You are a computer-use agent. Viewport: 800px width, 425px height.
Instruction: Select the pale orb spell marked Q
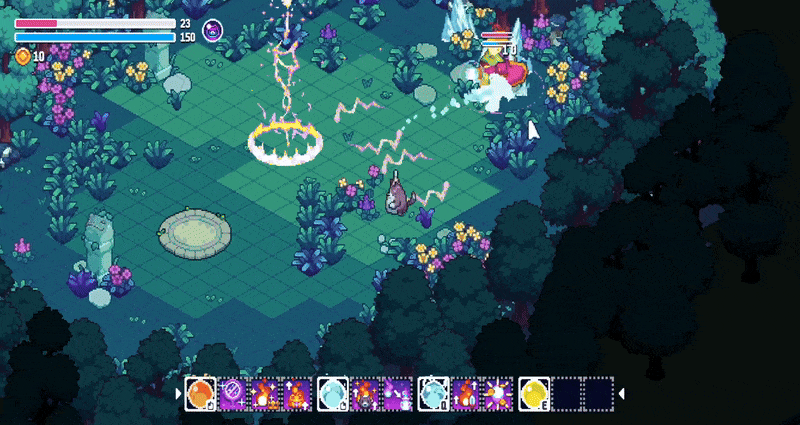[x=433, y=393]
